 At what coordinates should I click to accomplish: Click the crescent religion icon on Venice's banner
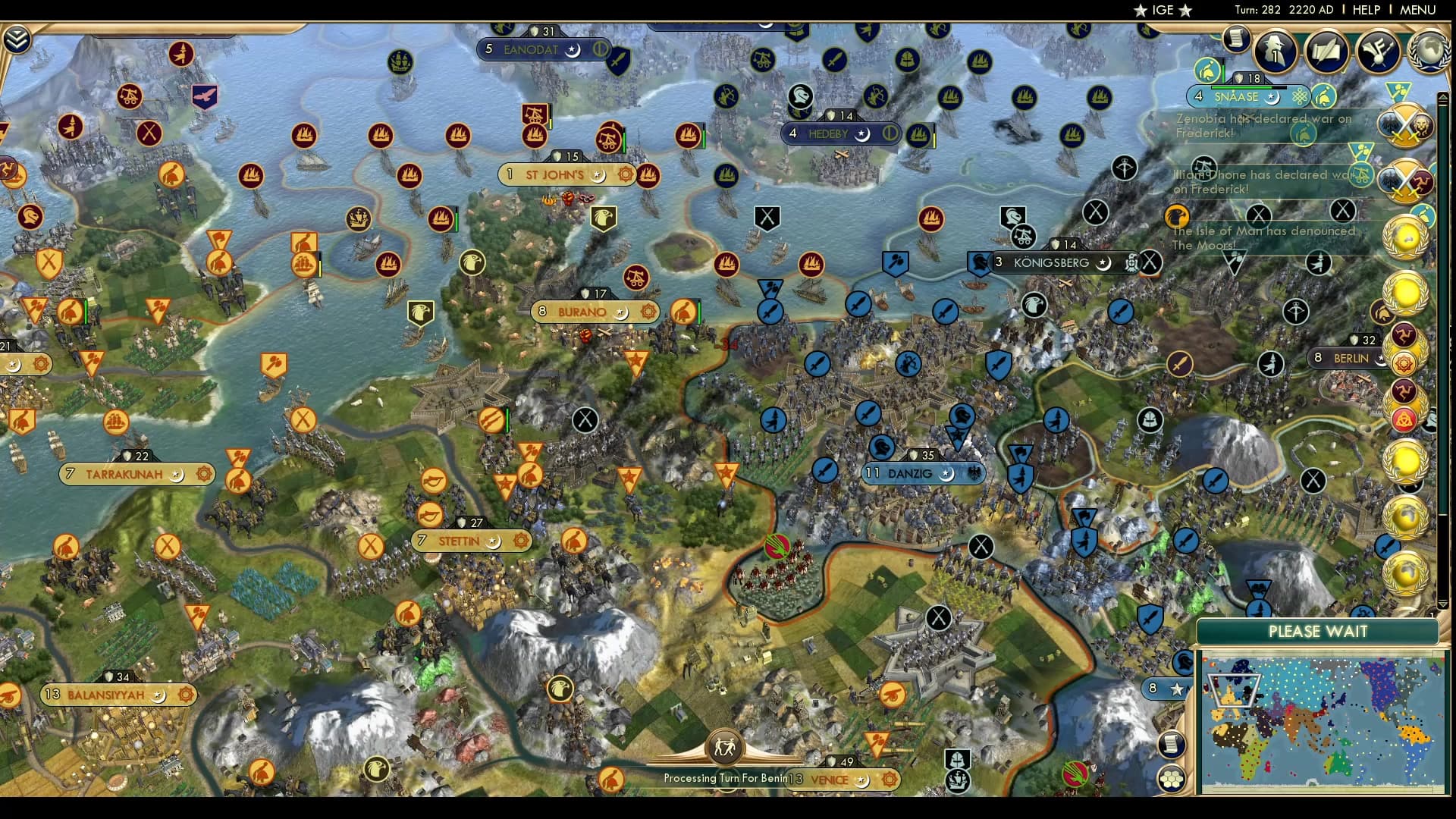[861, 780]
